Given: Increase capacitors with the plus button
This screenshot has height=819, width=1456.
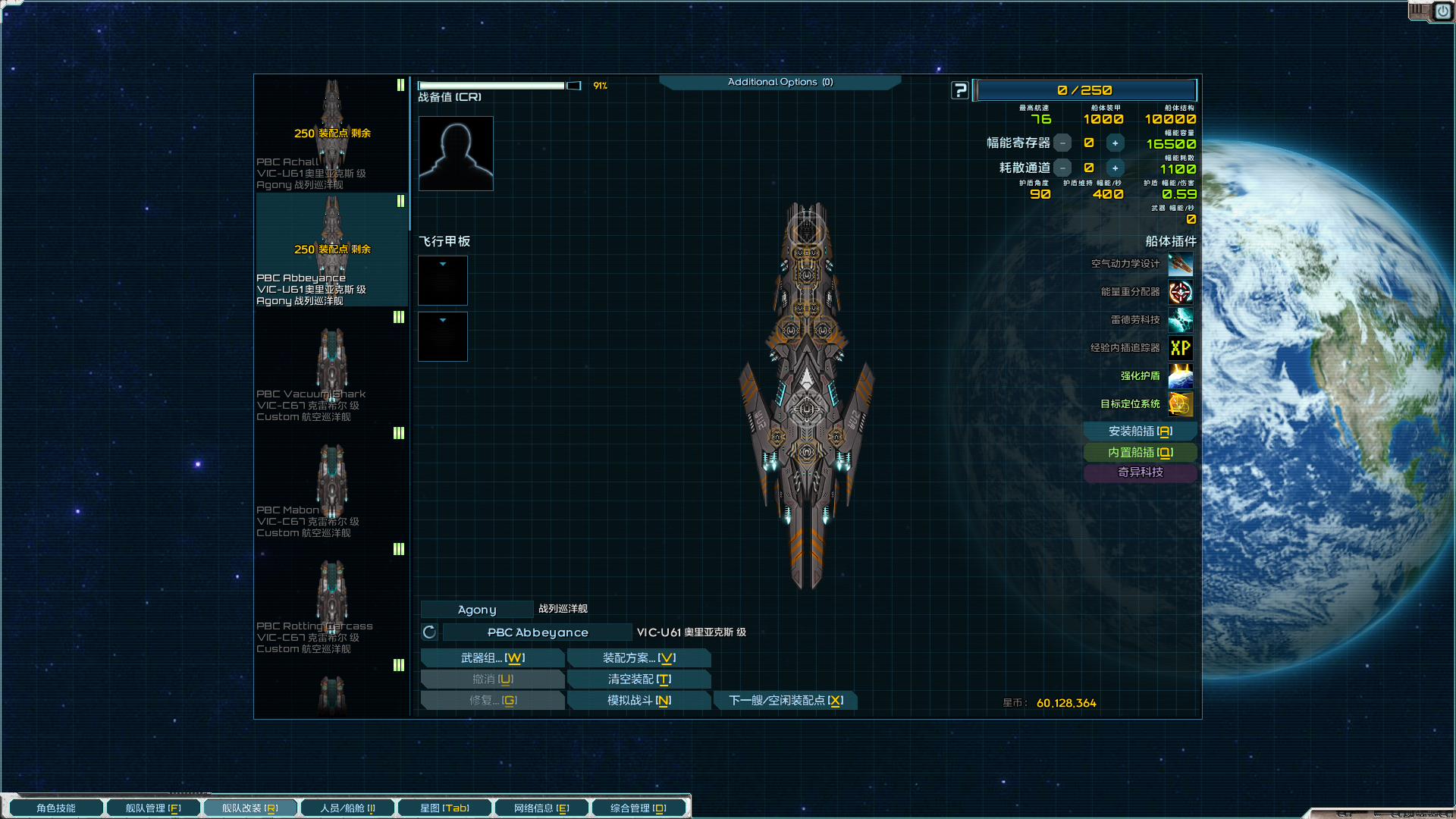Looking at the screenshot, I should pyautogui.click(x=1115, y=143).
